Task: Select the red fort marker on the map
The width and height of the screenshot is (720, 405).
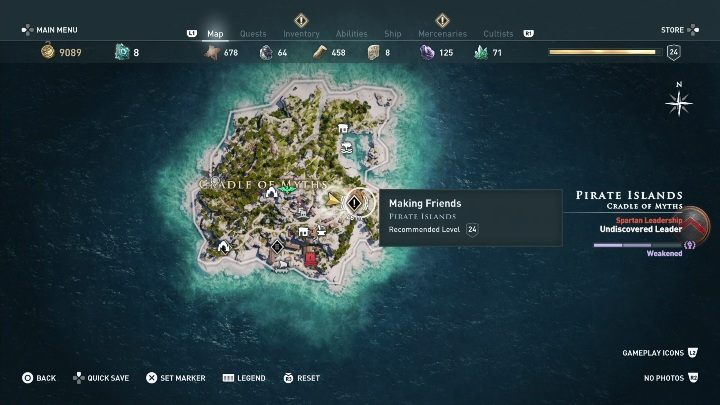Action: [310, 258]
